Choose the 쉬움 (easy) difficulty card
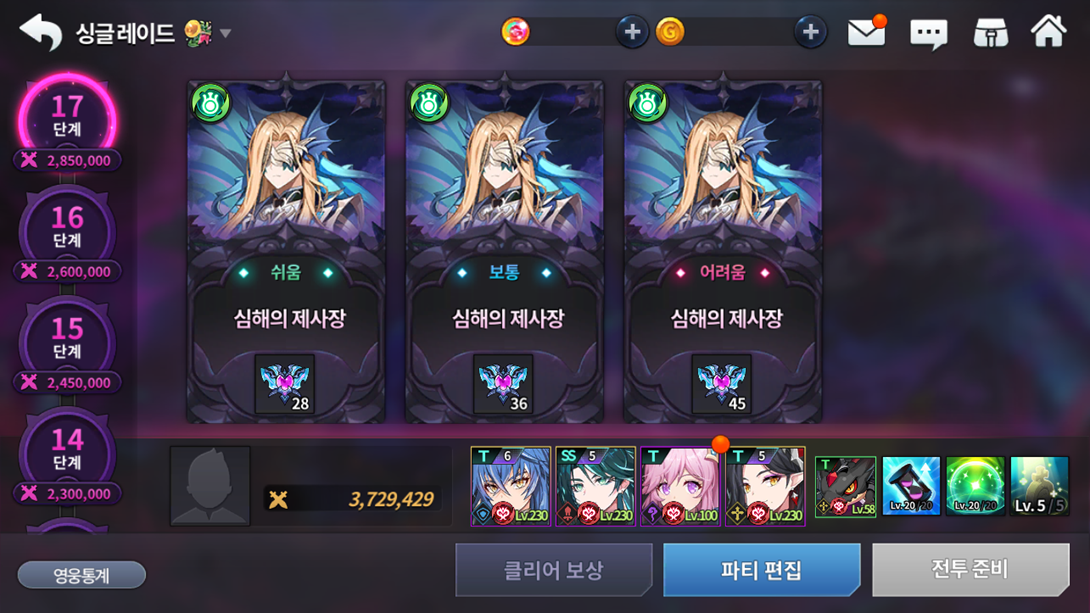 pos(286,251)
